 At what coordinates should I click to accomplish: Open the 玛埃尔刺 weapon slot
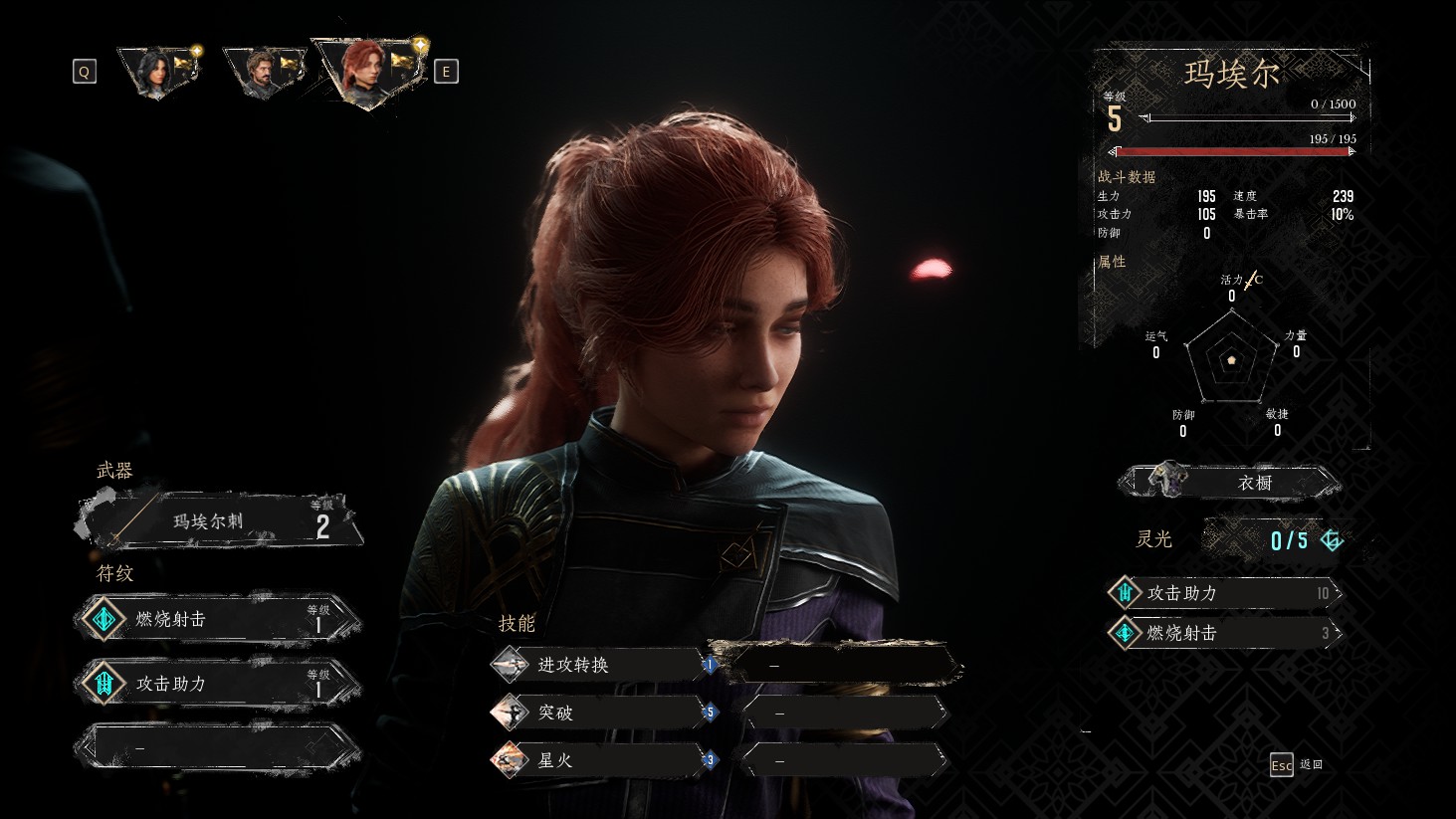(x=219, y=521)
